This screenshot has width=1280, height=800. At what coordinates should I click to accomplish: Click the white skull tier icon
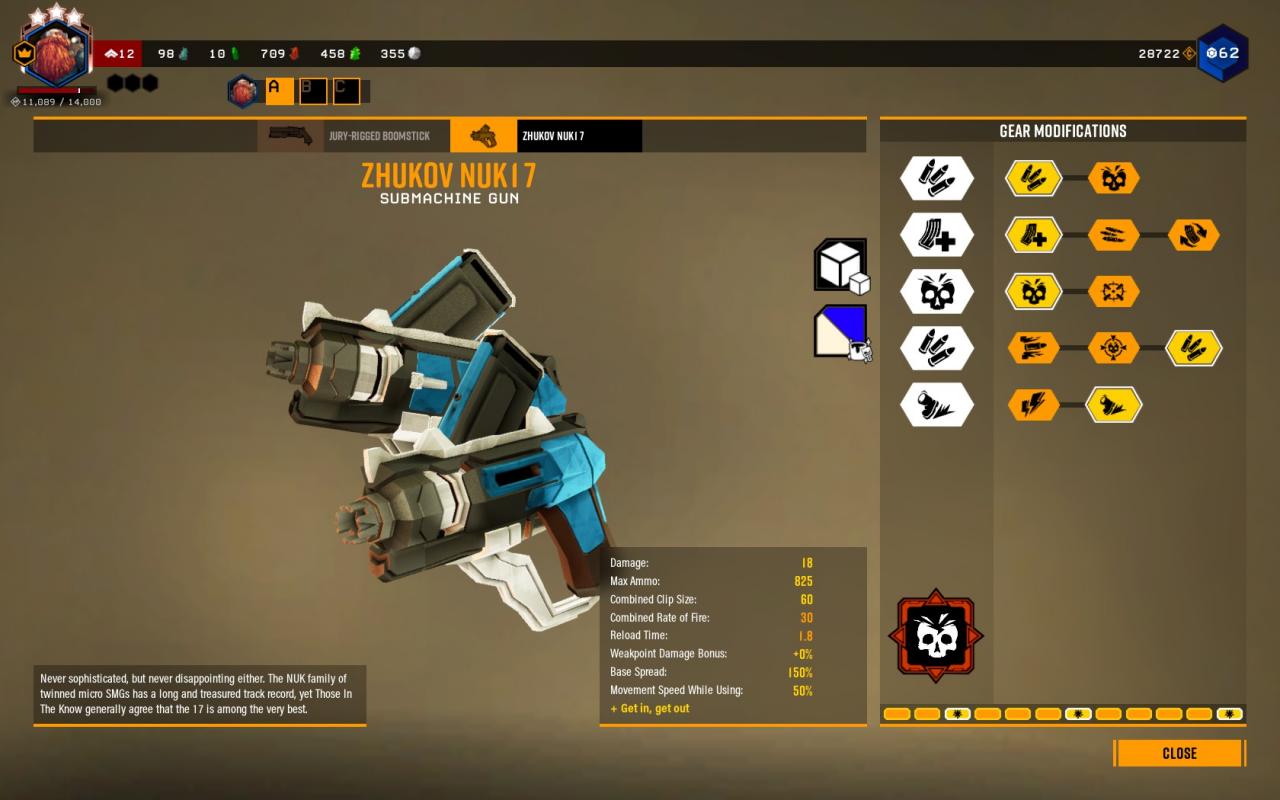936,292
